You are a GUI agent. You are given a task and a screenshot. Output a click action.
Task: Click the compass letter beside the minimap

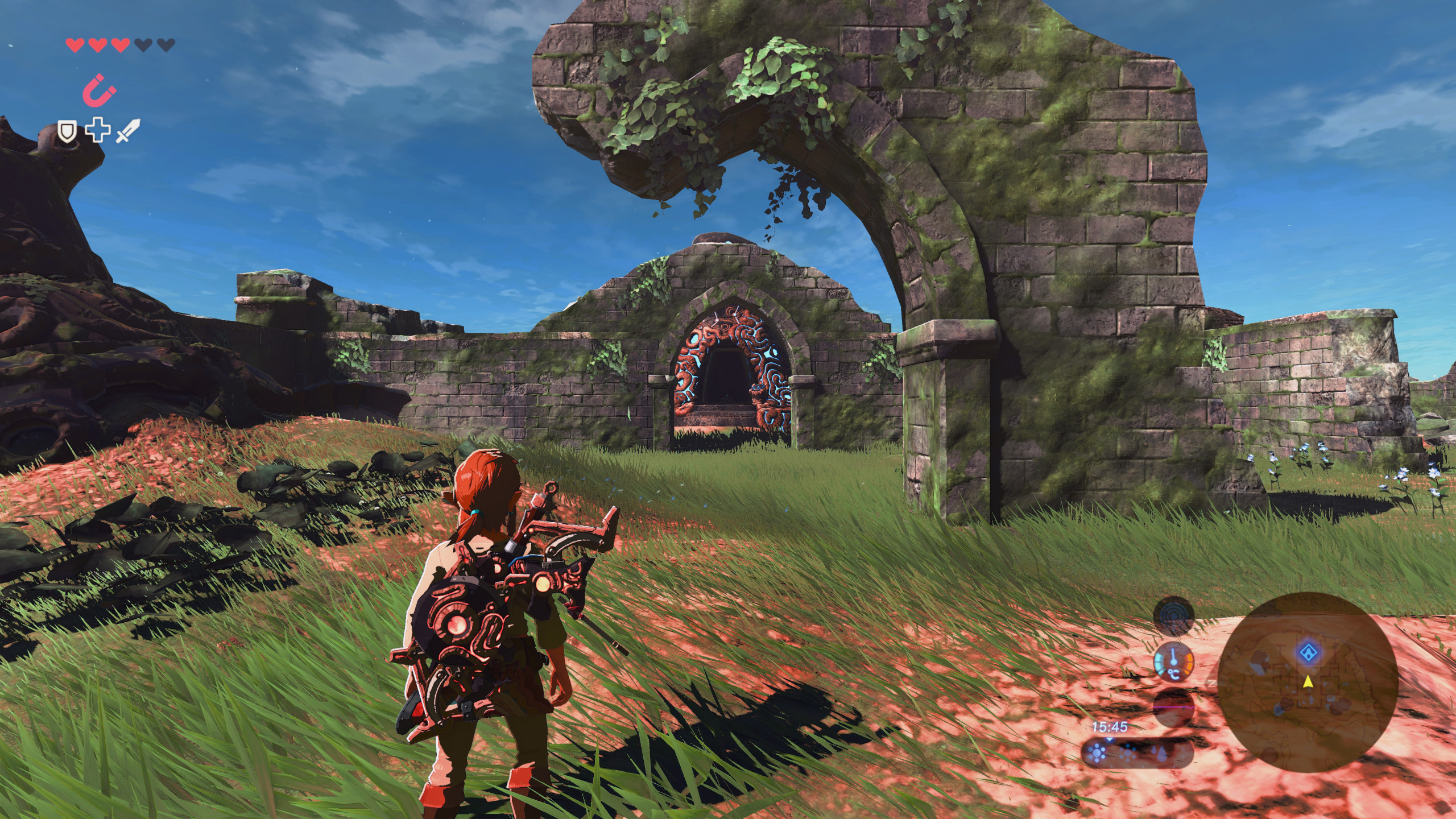coord(1213,684)
